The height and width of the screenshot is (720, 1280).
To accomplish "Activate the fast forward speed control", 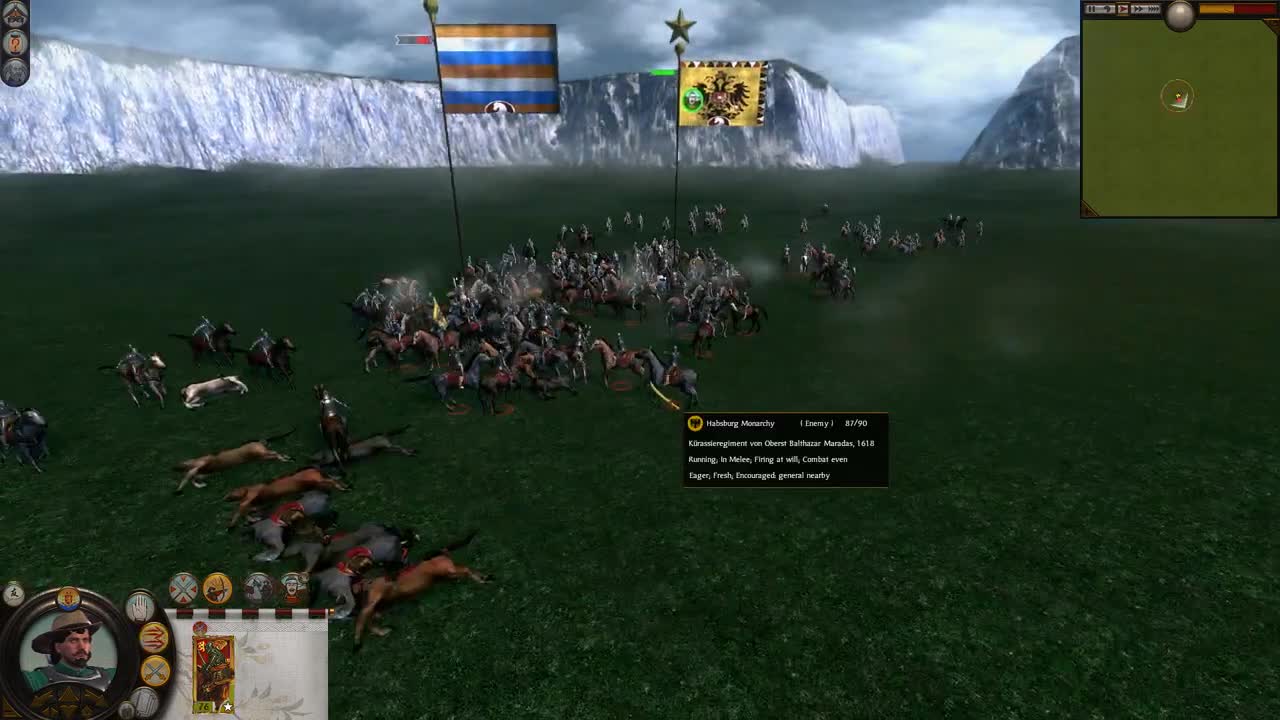I will [1139, 9].
